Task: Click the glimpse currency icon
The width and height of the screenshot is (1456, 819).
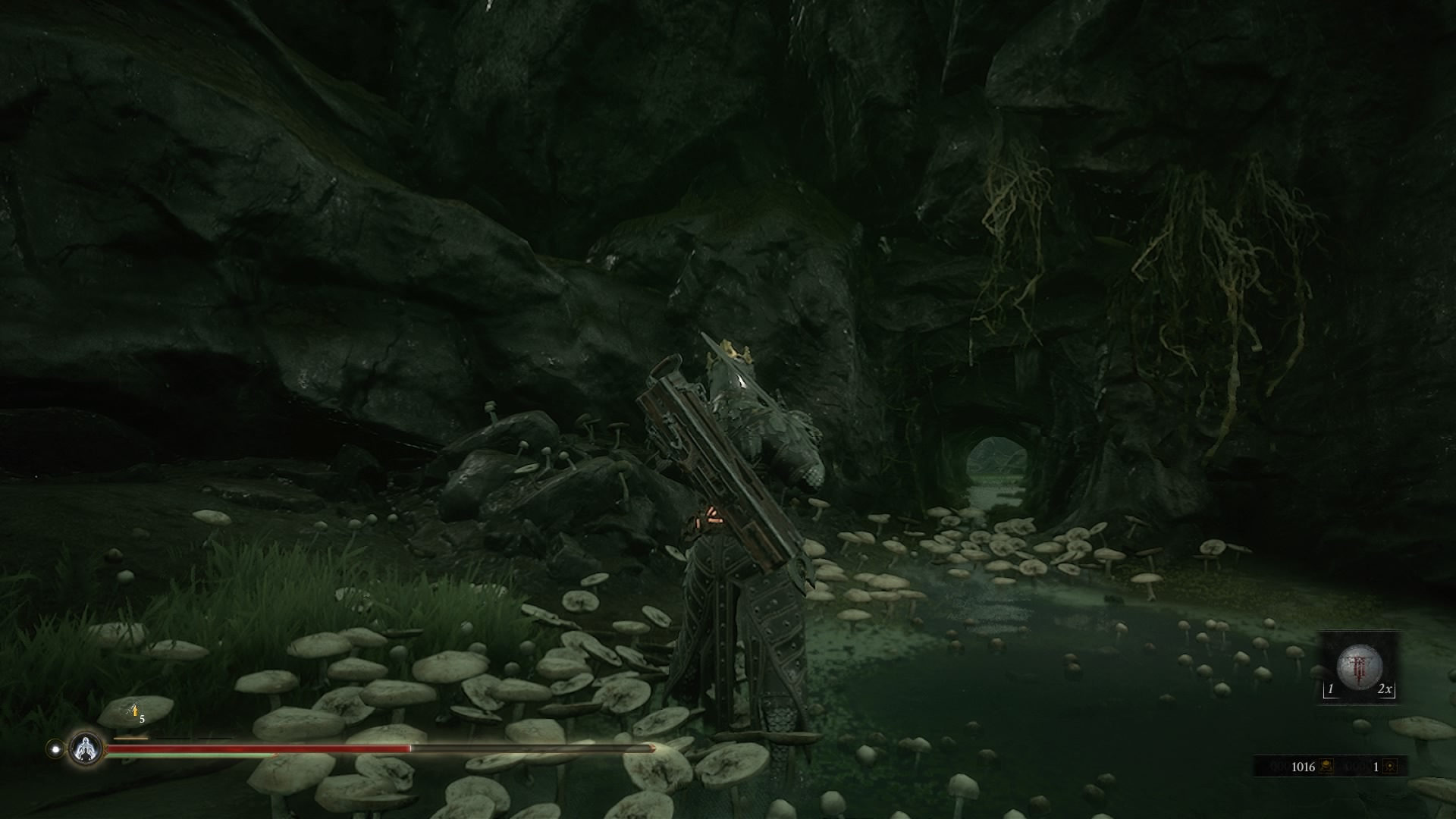Action: 1389,767
